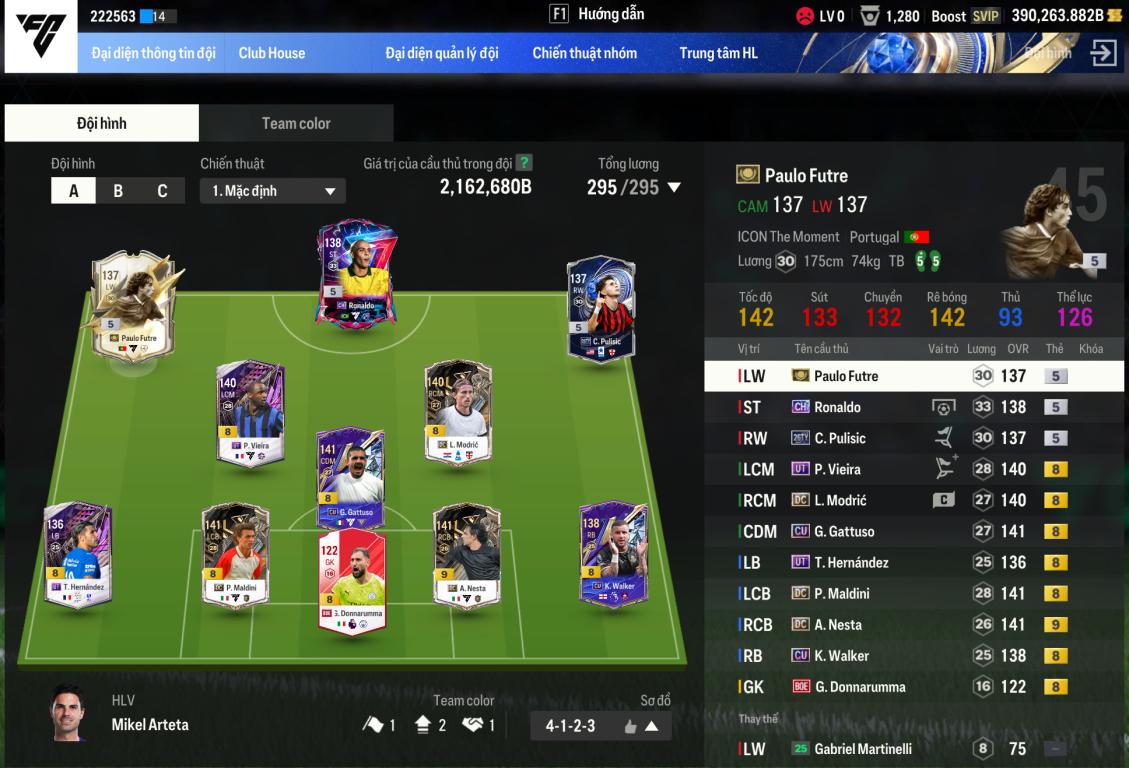Screen dimensions: 1129x768
Task: Open Đại diện quản lý đội menu
Action: [x=441, y=53]
